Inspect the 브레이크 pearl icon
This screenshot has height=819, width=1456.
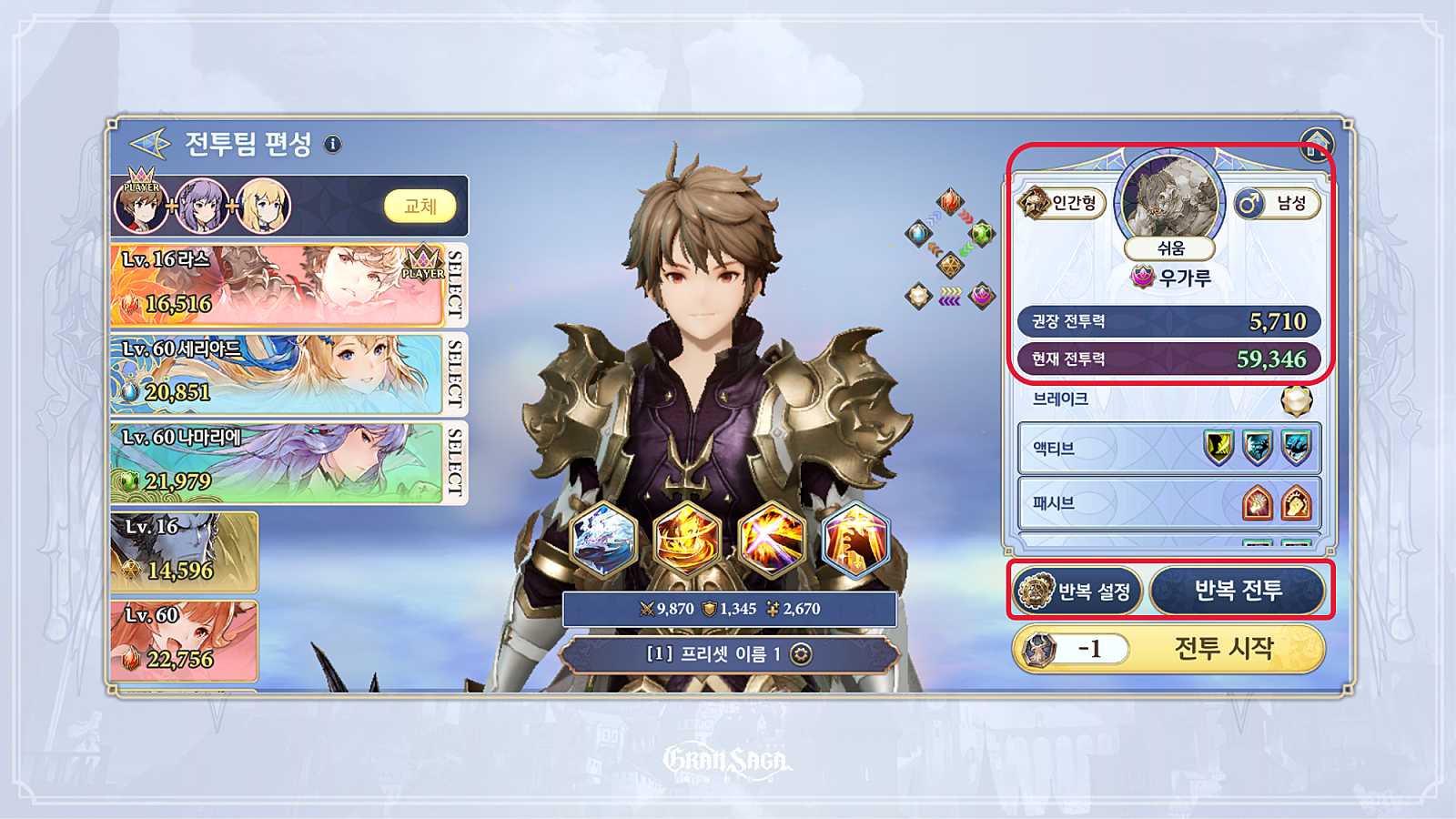(1296, 399)
